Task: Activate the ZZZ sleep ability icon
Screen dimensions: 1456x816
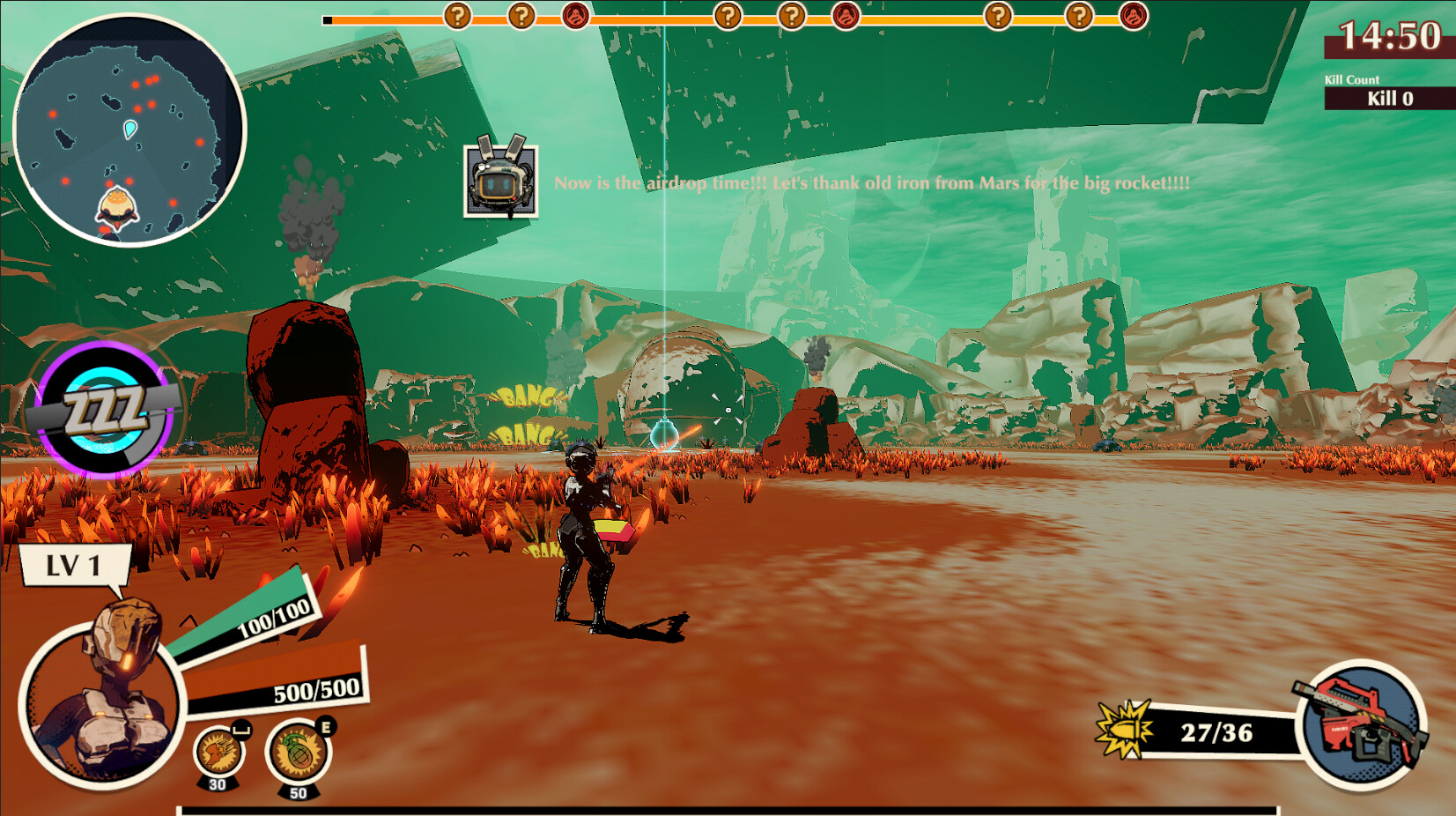Action: point(104,411)
